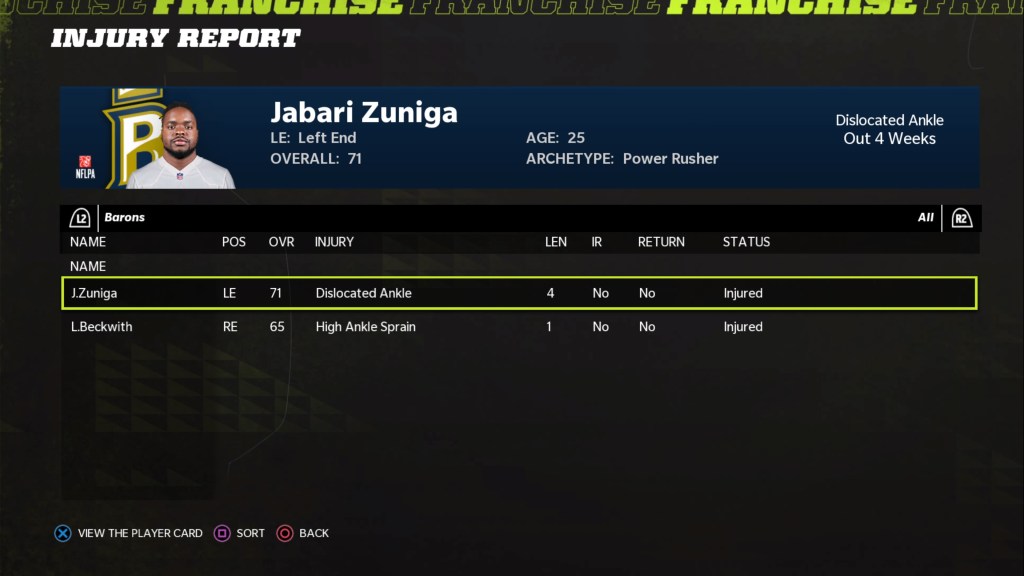
Task: Sort by the POS column header
Action: click(233, 242)
